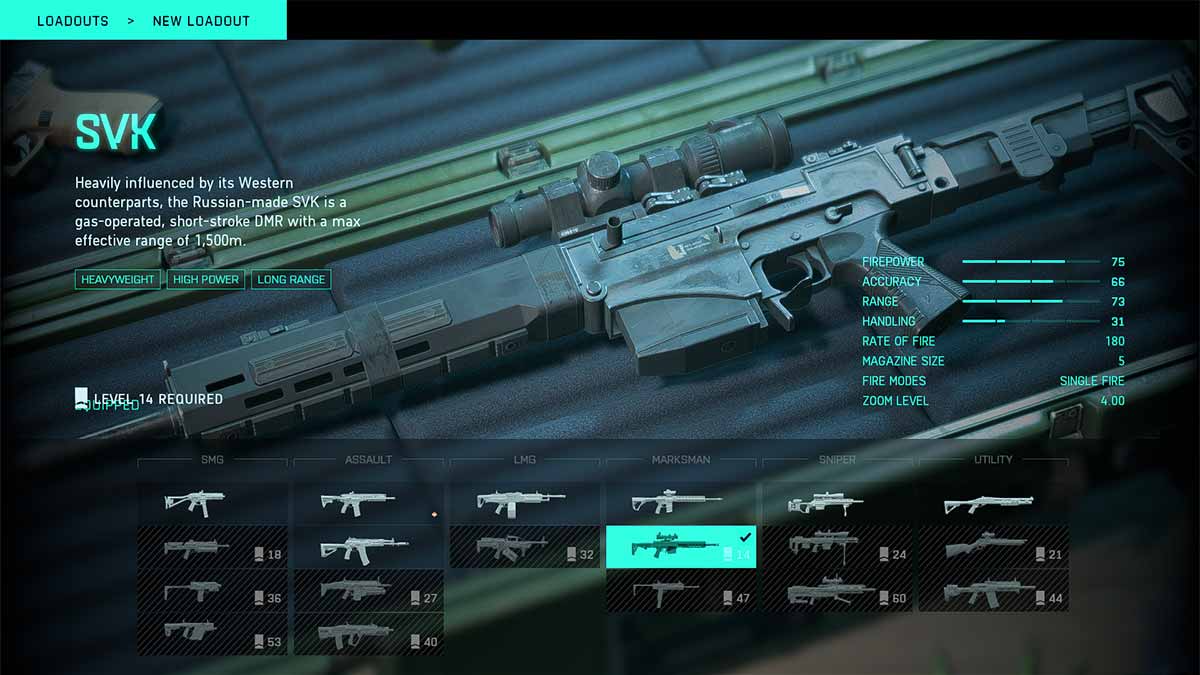Pick the SMG requiring level 36
This screenshot has width=1200, height=675.
pyautogui.click(x=212, y=591)
